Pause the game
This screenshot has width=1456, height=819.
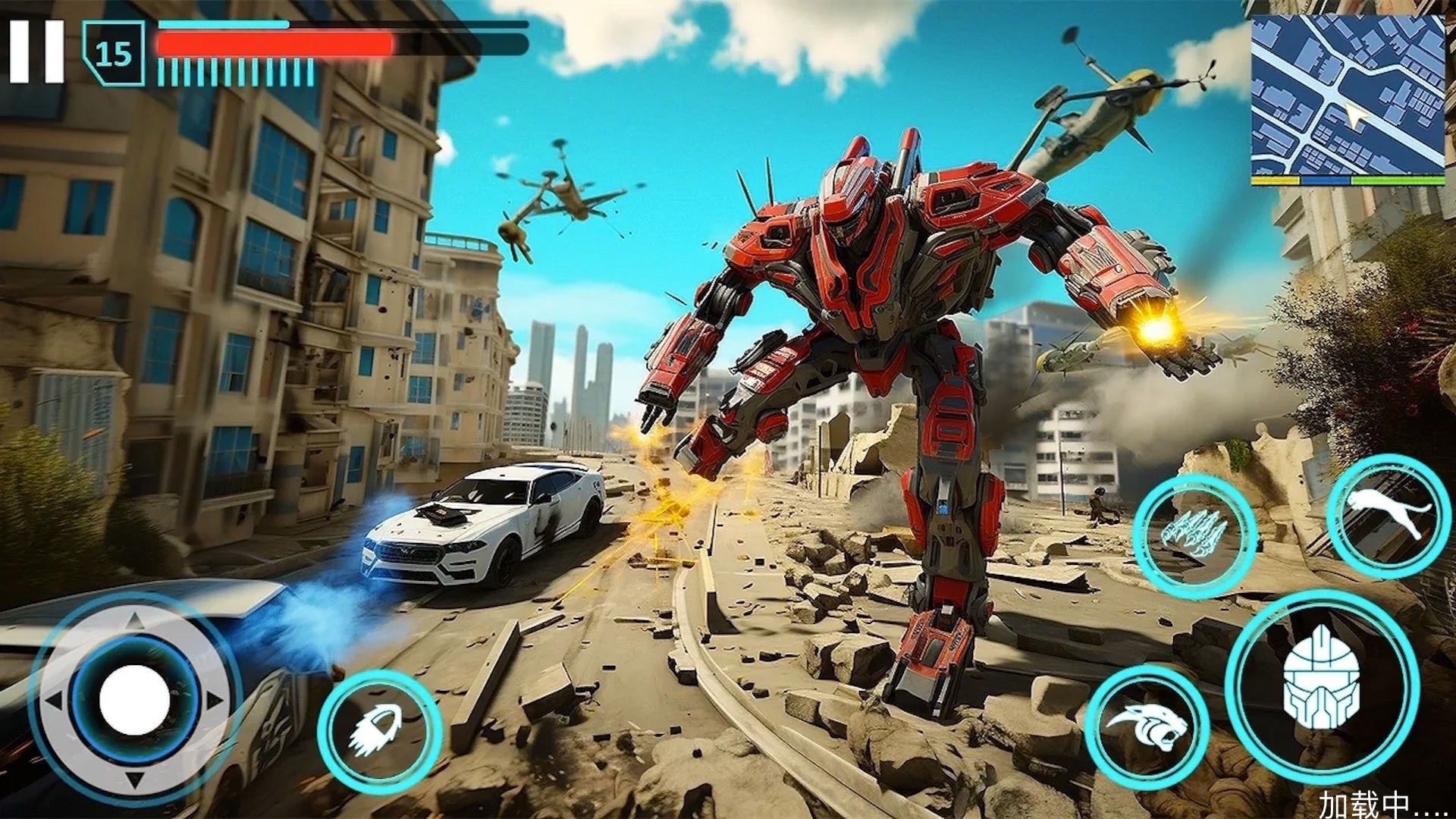36,51
